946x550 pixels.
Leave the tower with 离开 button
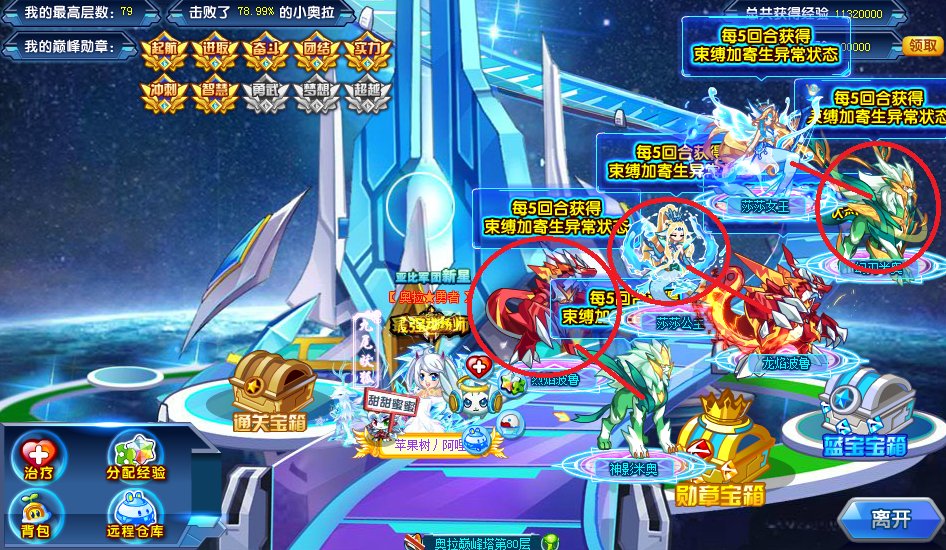pyautogui.click(x=890, y=518)
